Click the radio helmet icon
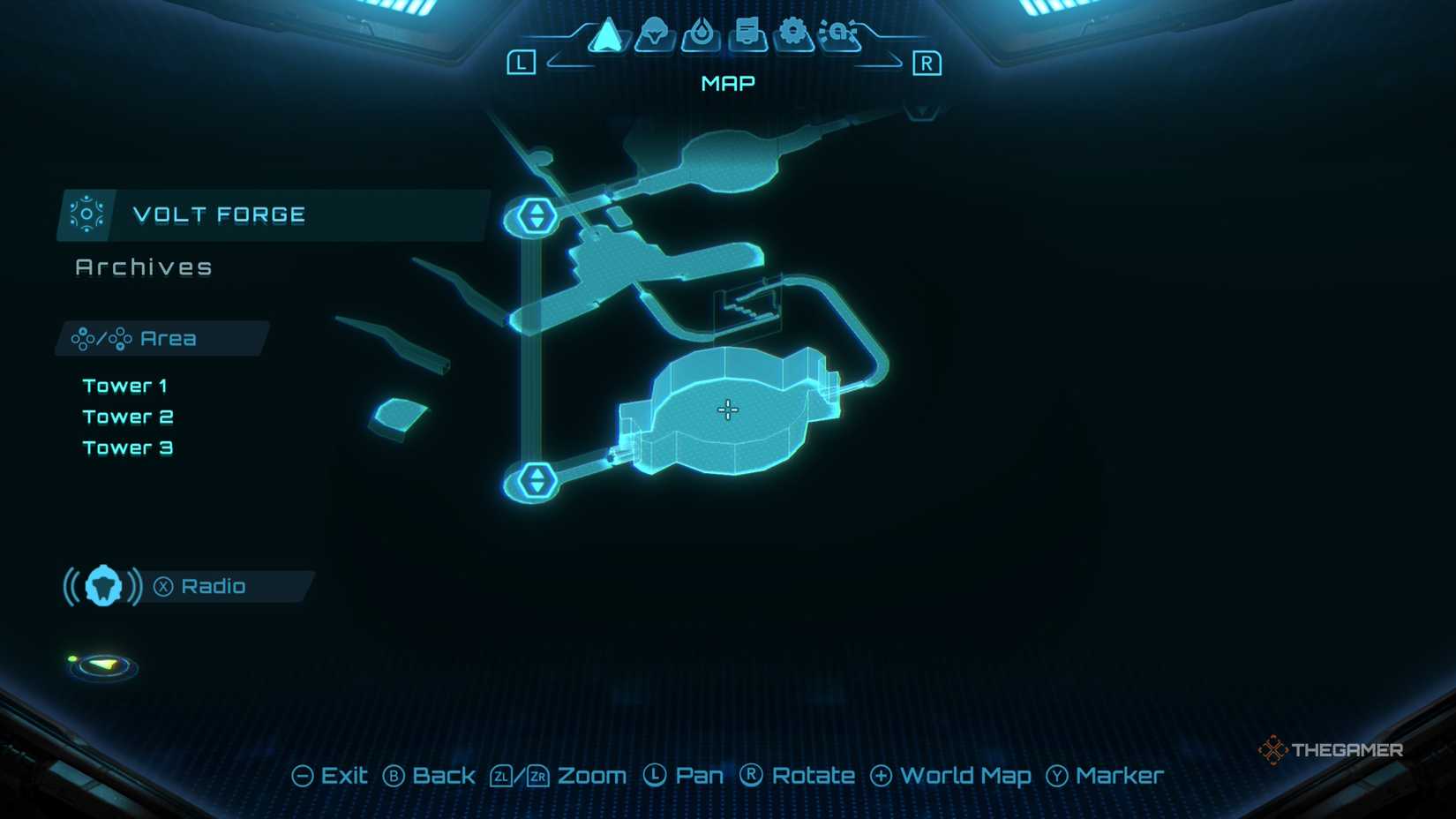Screen dimensions: 1456x819 coord(101,585)
